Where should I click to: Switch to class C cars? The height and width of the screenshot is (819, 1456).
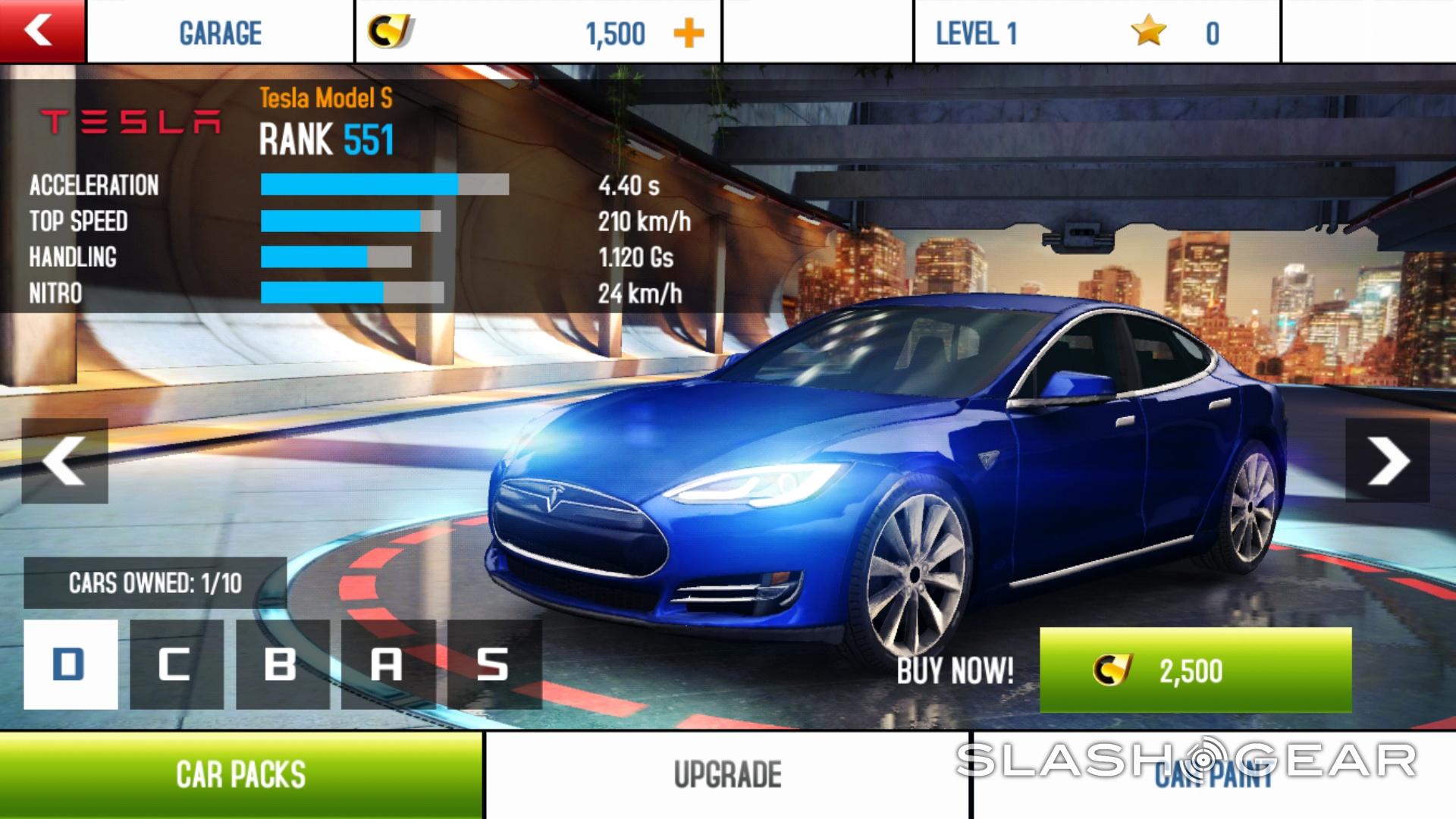coord(176,664)
